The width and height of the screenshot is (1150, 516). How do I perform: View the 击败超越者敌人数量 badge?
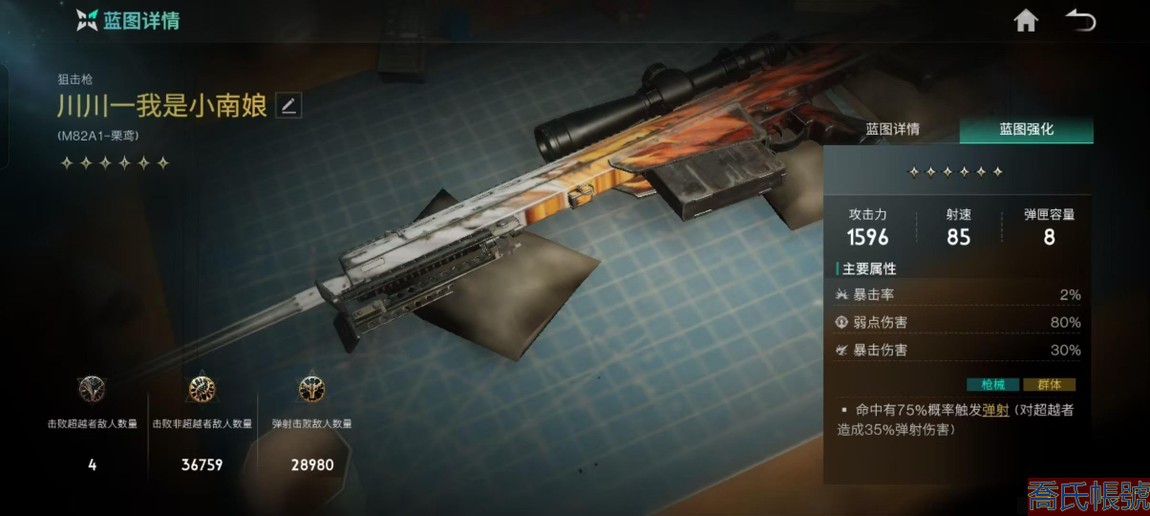92,390
